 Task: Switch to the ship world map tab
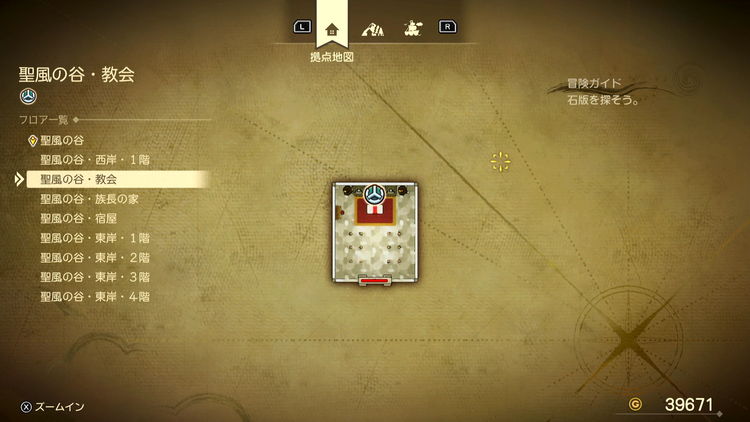[410, 28]
